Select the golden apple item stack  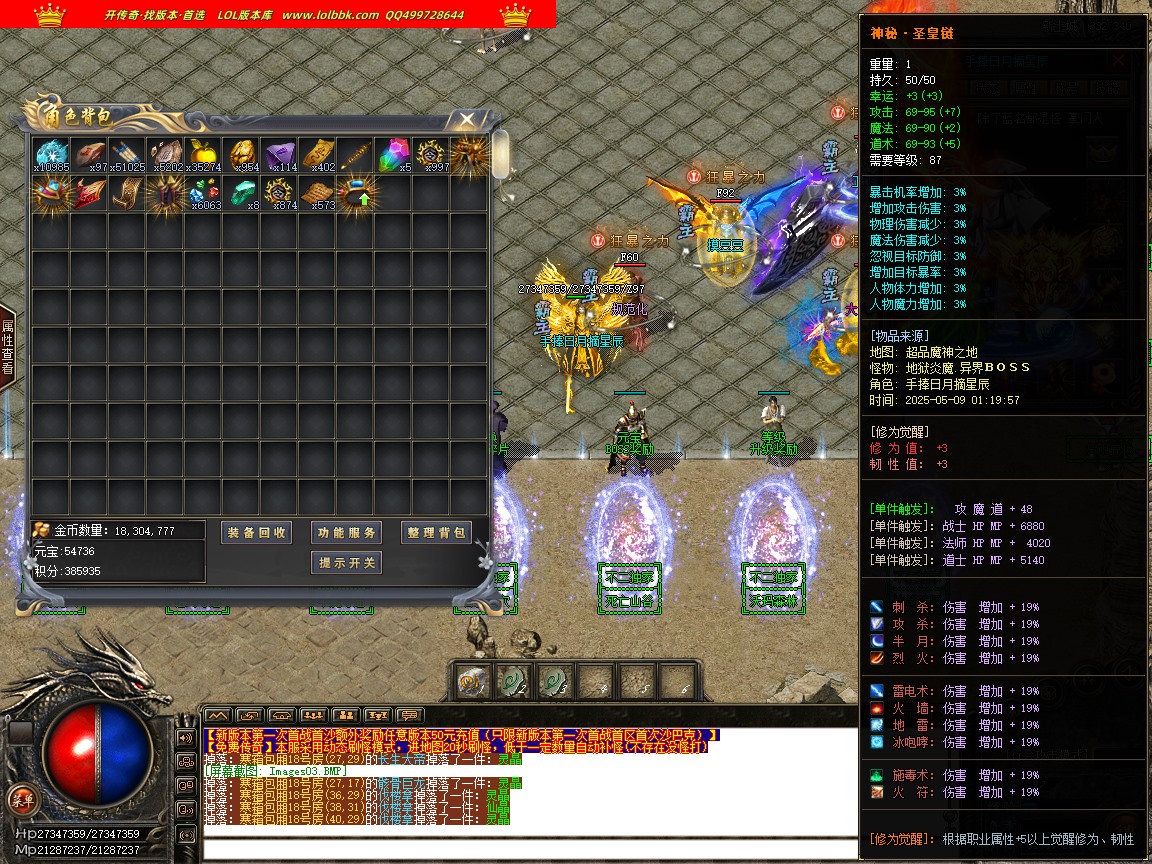point(203,155)
